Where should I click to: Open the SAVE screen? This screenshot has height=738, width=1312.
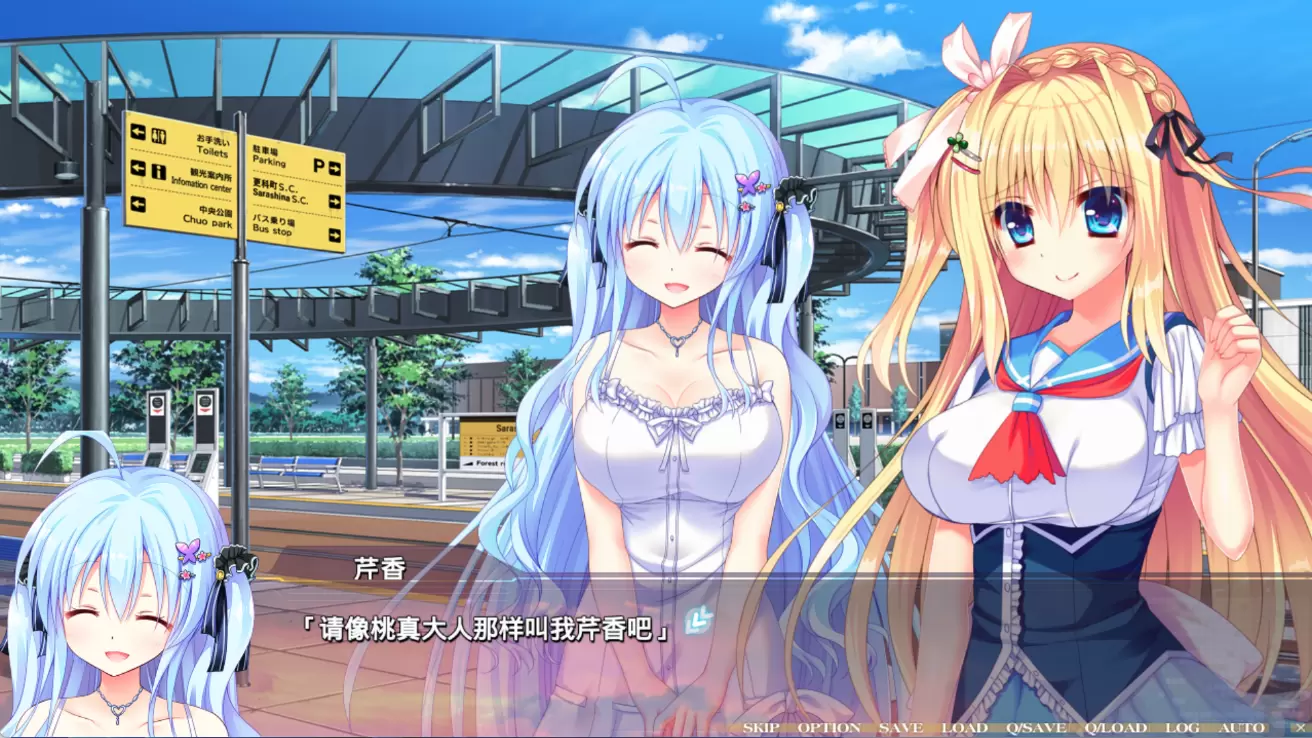click(x=901, y=728)
